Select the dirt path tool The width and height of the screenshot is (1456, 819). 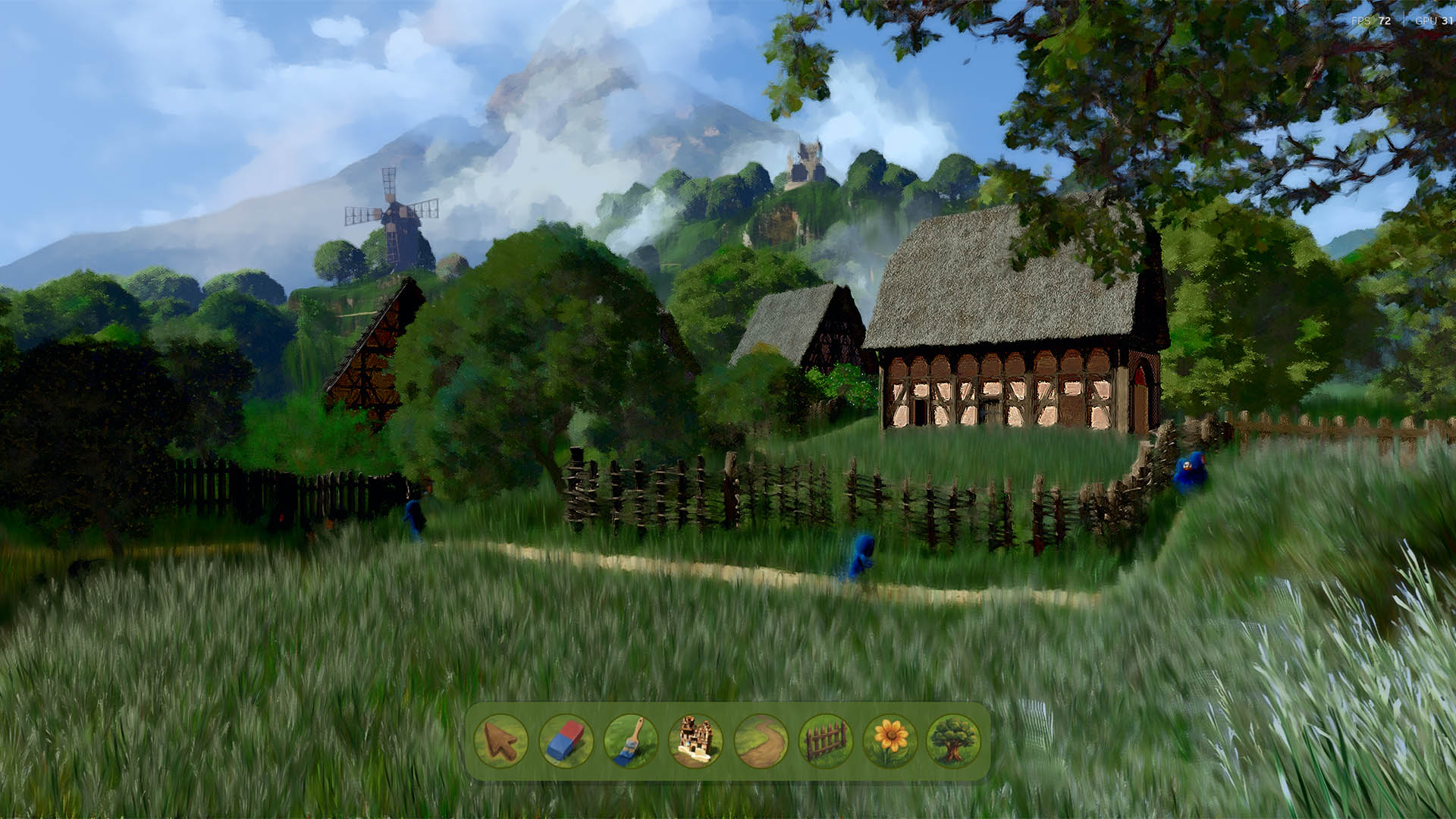761,741
